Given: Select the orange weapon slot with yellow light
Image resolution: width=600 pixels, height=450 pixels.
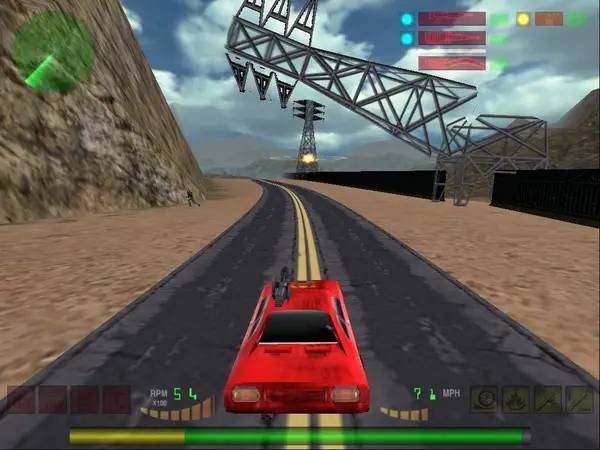Looking at the screenshot, I should pos(548,18).
